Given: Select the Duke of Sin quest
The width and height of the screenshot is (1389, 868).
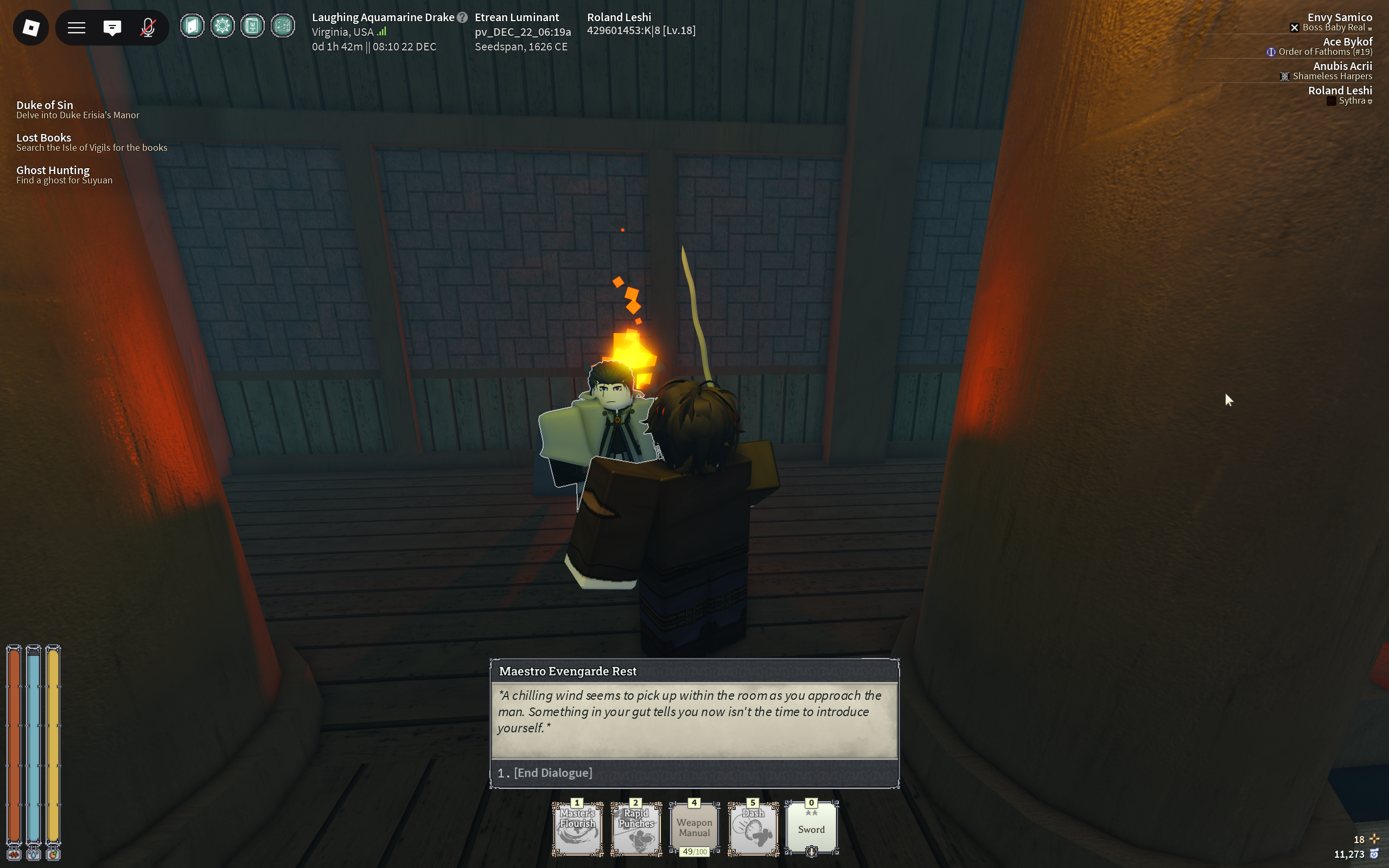Looking at the screenshot, I should [45, 105].
